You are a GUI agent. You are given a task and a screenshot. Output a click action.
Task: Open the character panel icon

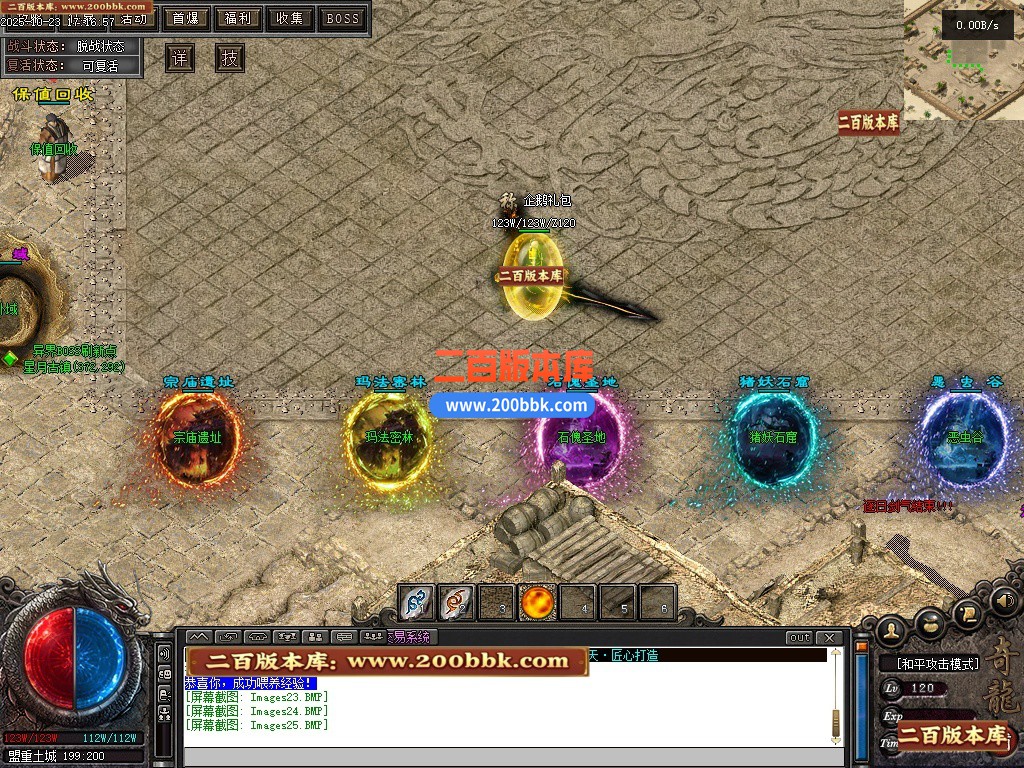coord(891,629)
